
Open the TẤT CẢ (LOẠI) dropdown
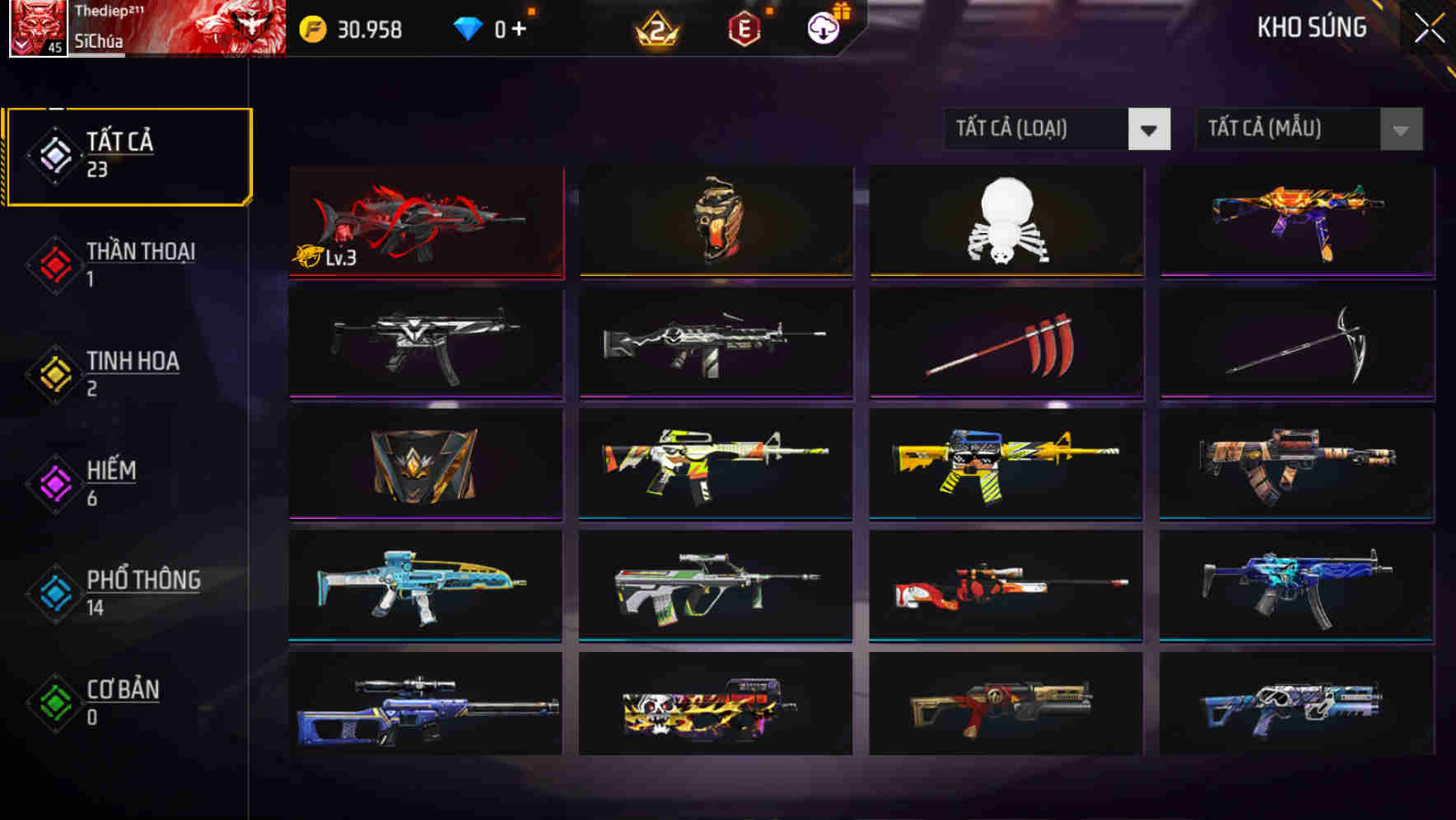pyautogui.click(x=1057, y=129)
